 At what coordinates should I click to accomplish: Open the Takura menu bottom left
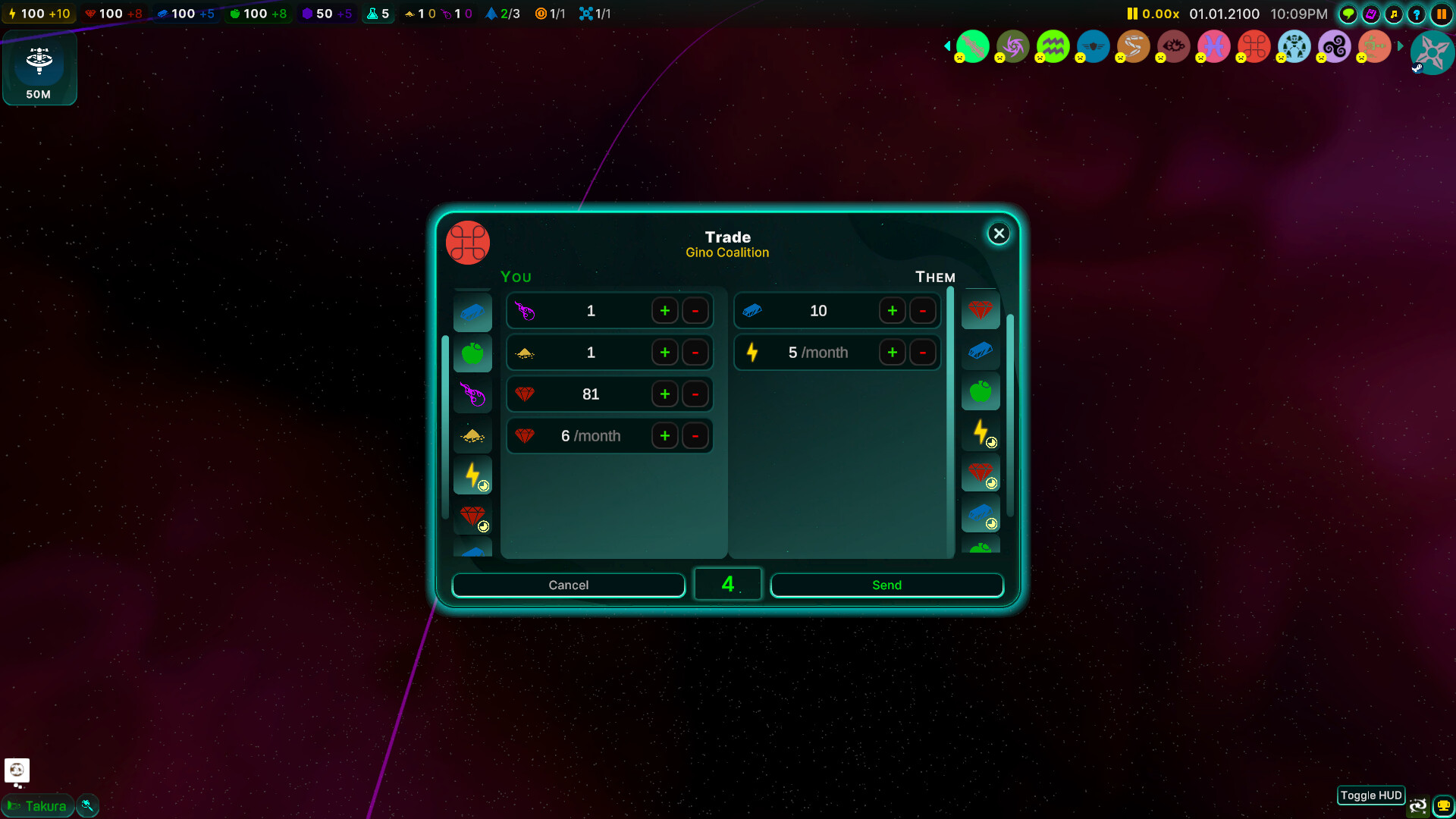coord(38,805)
